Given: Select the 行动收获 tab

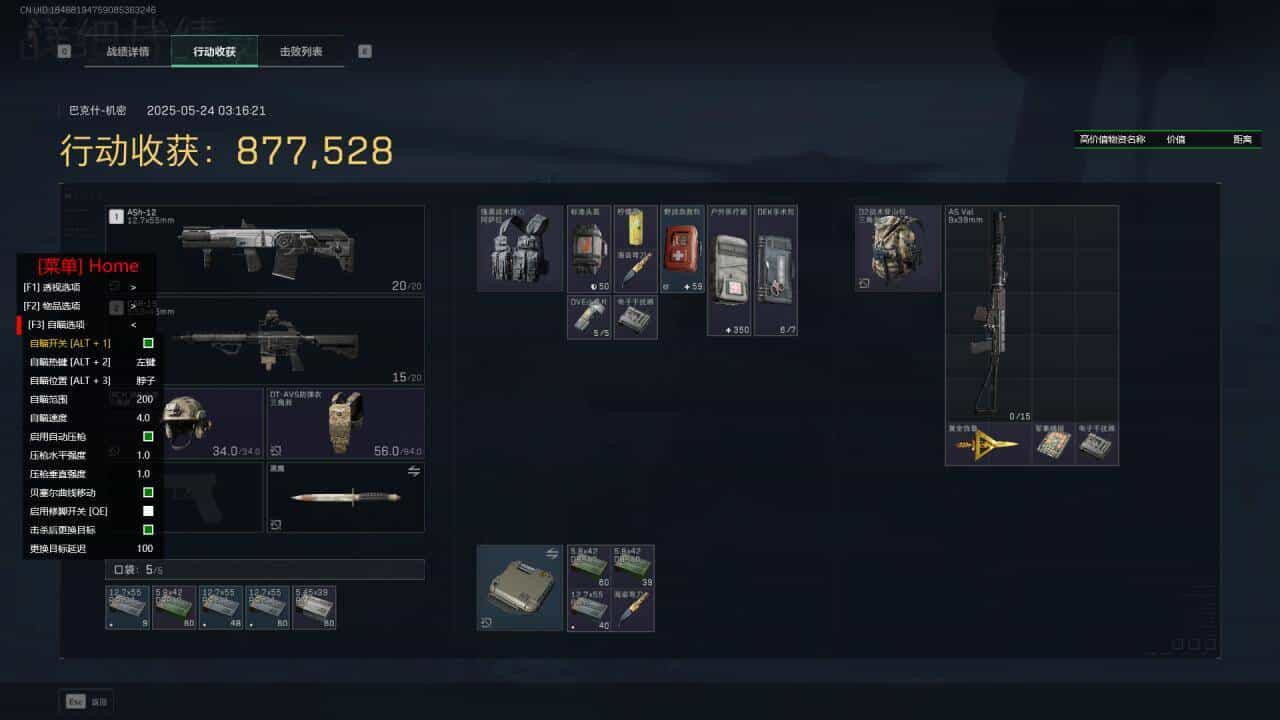Looking at the screenshot, I should tap(214, 51).
